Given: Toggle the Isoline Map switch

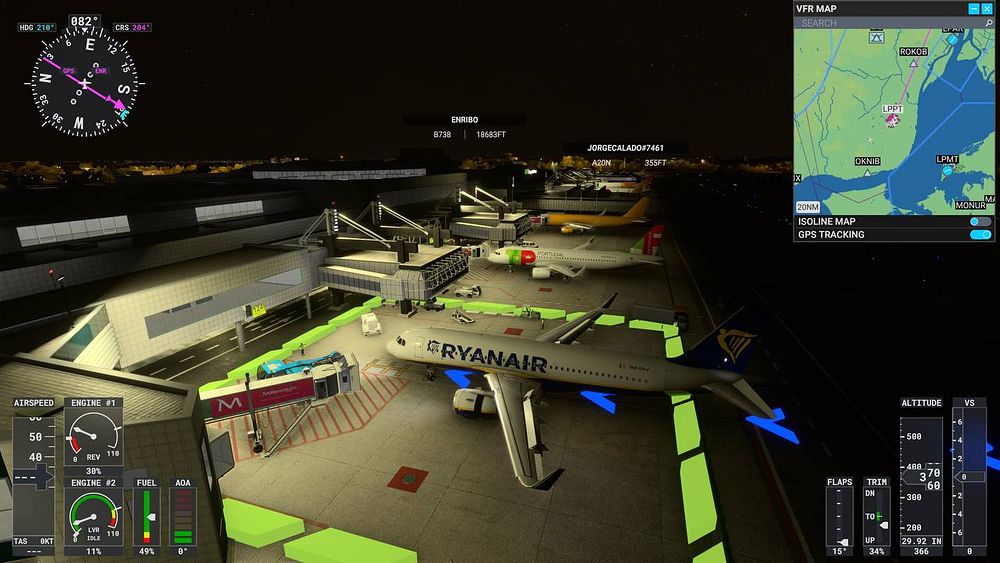Looking at the screenshot, I should click(980, 222).
